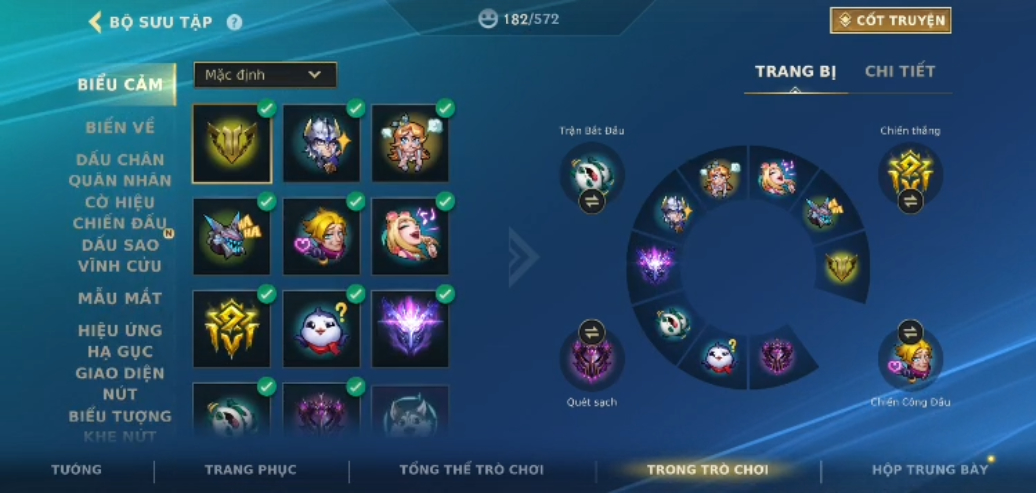Click the help question mark icon
1036x493 pixels.
[x=234, y=22]
